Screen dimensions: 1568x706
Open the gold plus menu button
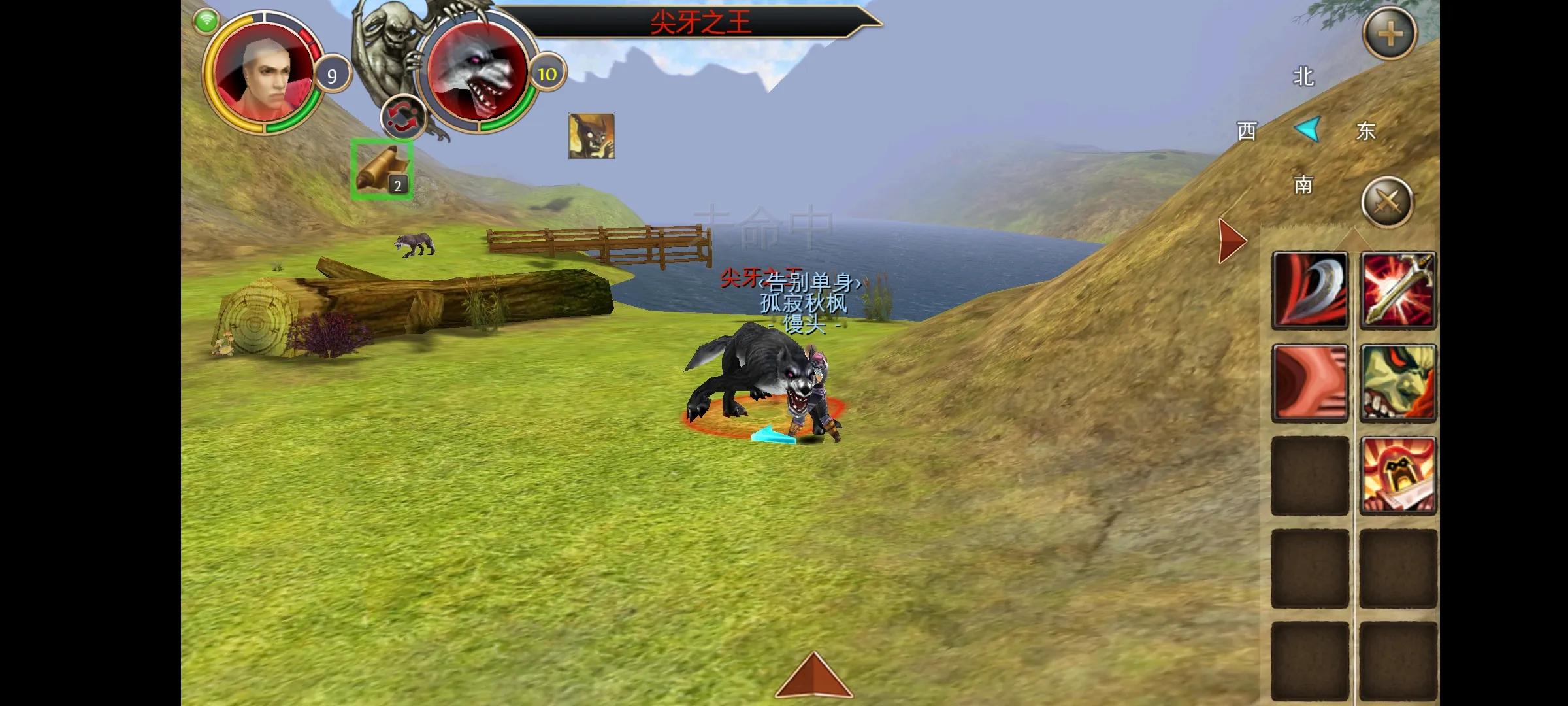pyautogui.click(x=1389, y=33)
